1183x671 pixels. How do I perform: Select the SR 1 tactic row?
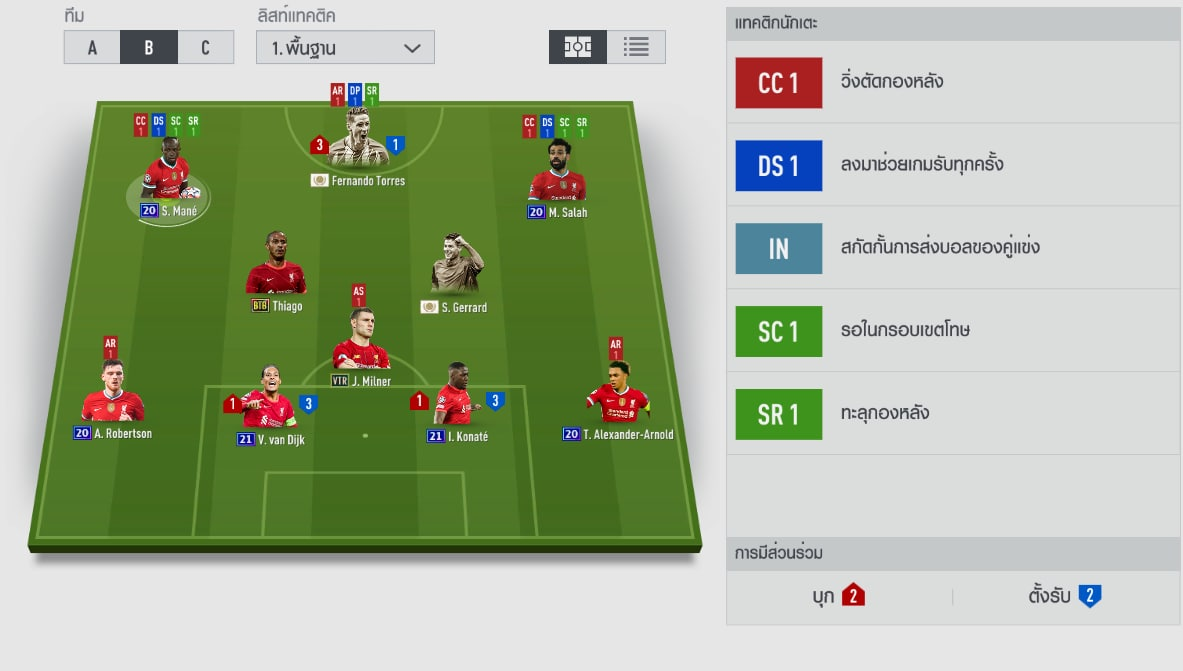click(x=953, y=414)
